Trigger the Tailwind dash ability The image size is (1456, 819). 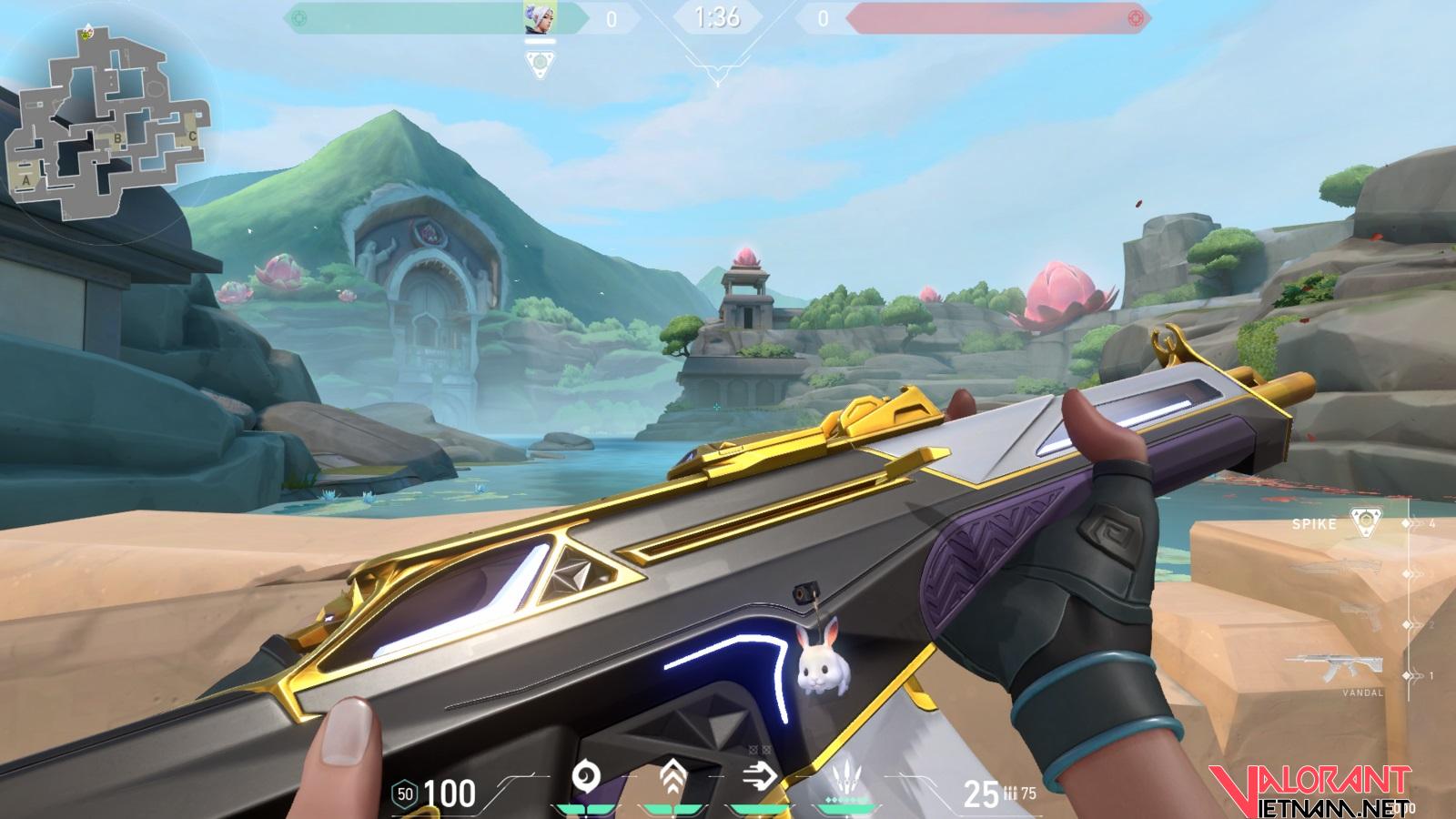(758, 776)
